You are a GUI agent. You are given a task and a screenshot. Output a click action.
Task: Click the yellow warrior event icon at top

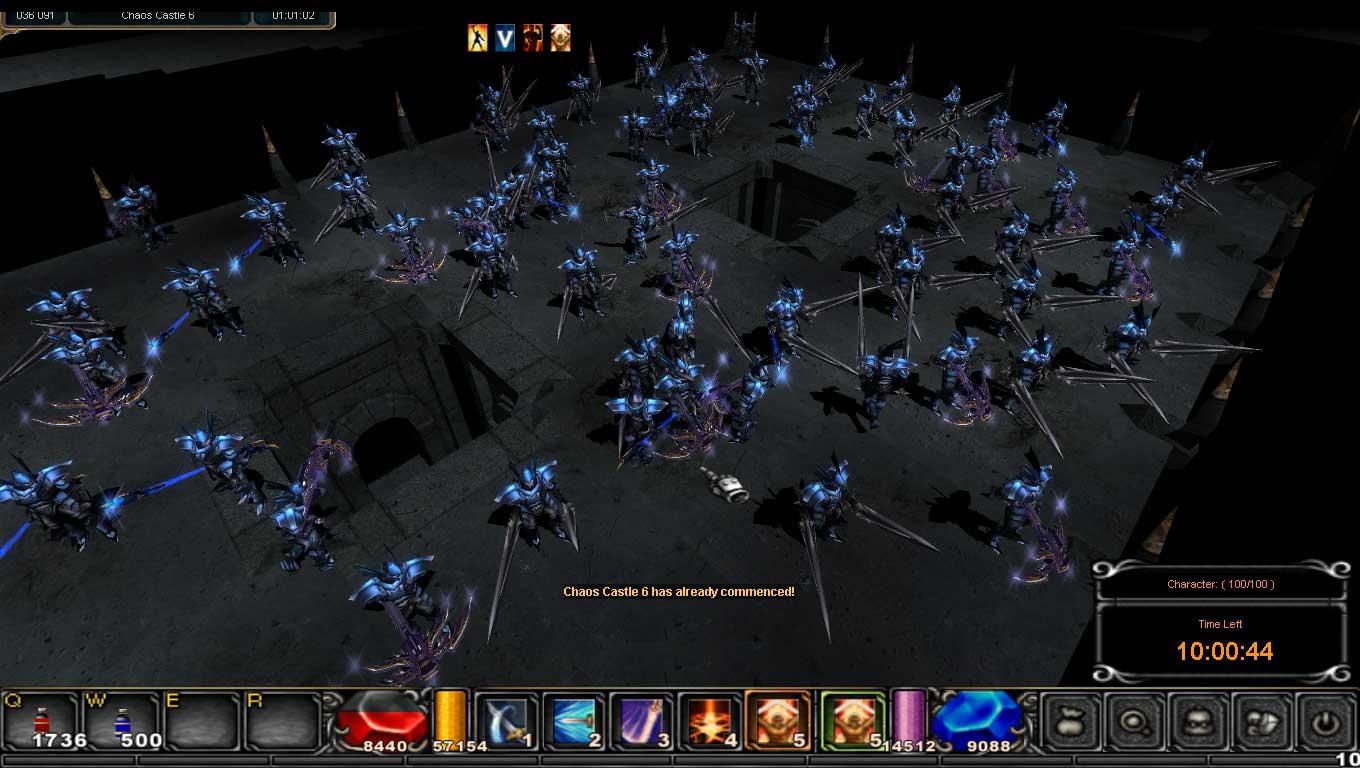coord(478,37)
